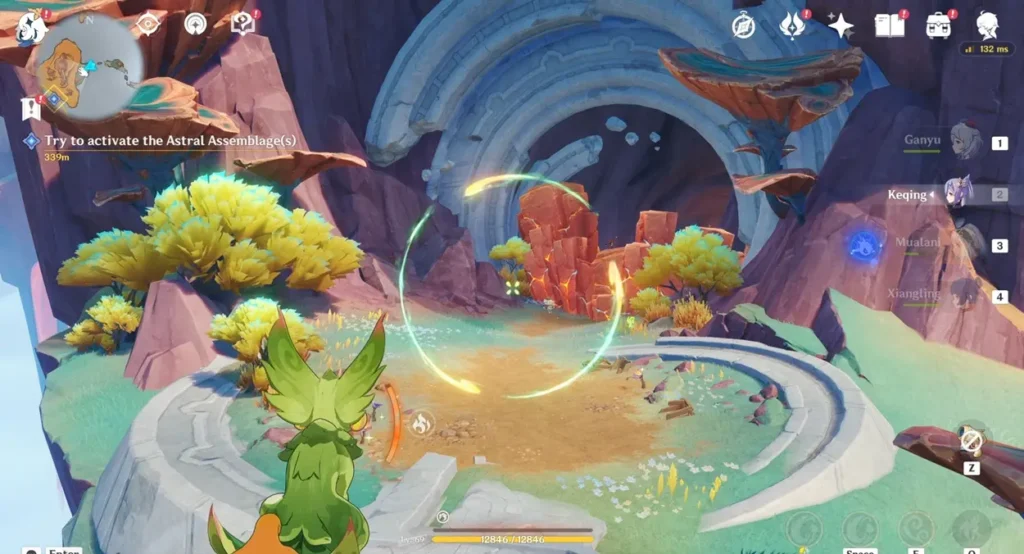Click the eye-shaped icon beside the minimap
Viewport: 1024px width, 554px height.
point(148,24)
